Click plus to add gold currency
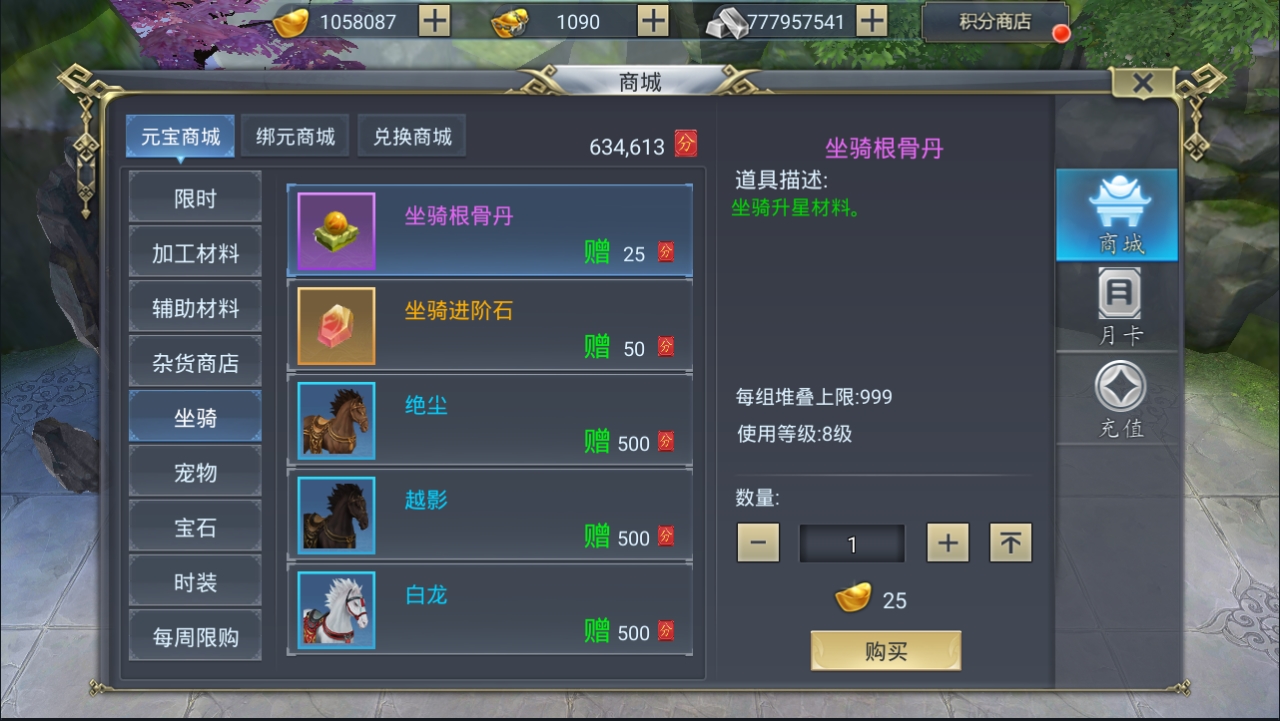The width and height of the screenshot is (1280, 721). pos(434,20)
